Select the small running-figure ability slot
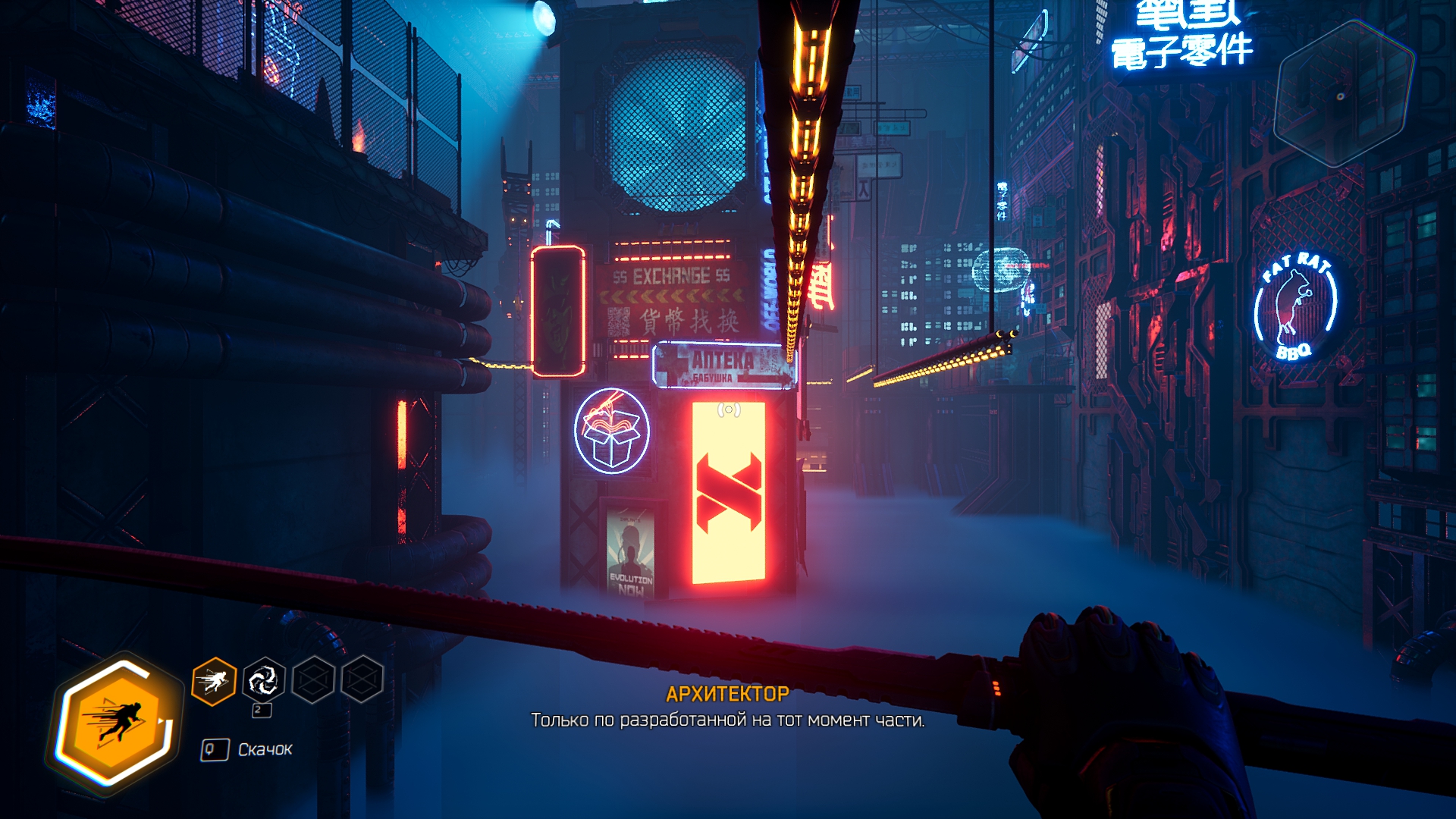The width and height of the screenshot is (1456, 819). pyautogui.click(x=214, y=681)
